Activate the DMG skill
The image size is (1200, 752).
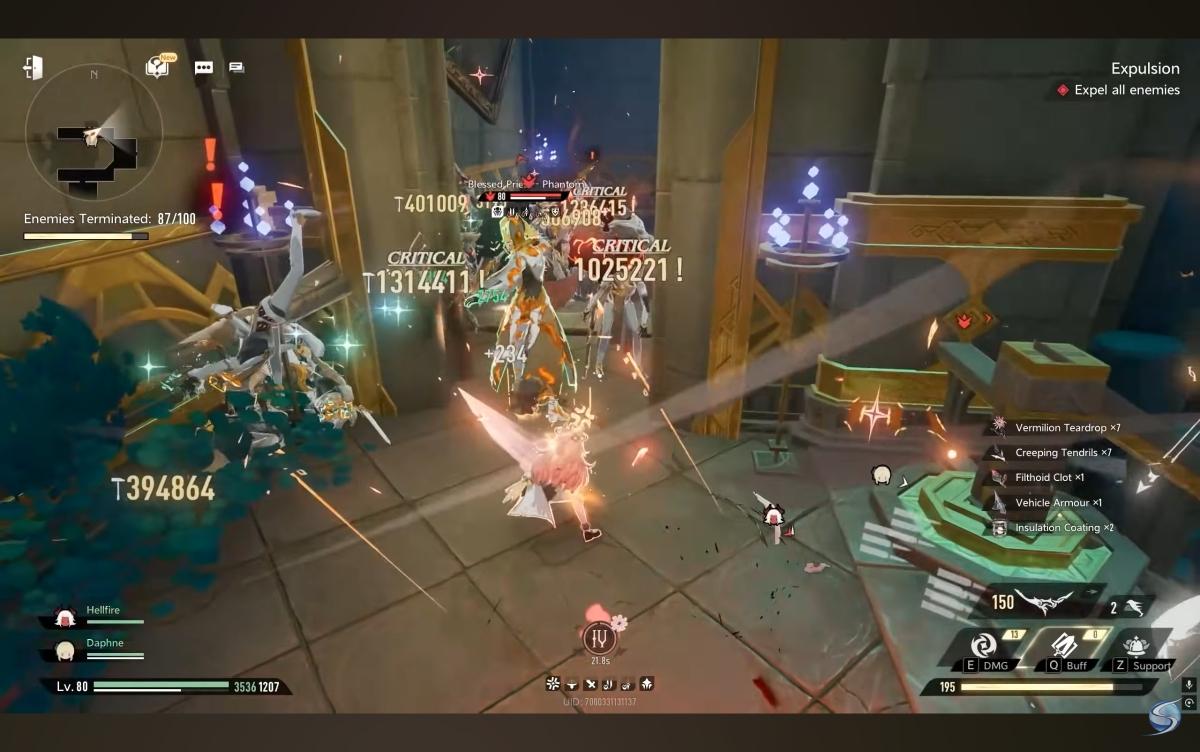(982, 645)
